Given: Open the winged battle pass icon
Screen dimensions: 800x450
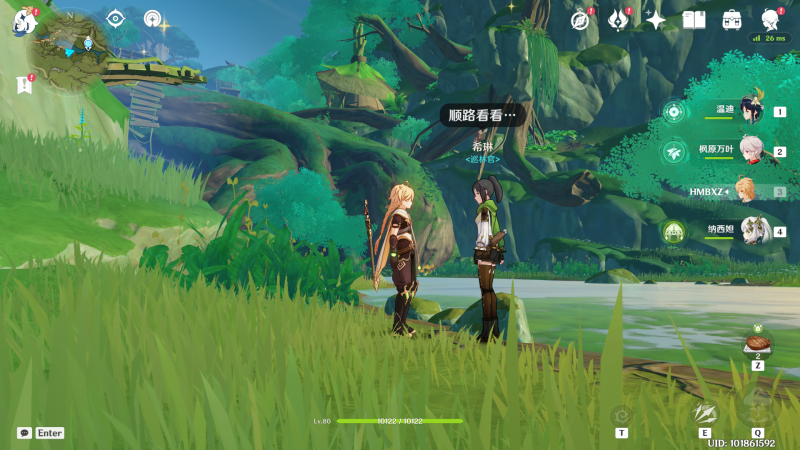Looking at the screenshot, I should pos(618,20).
